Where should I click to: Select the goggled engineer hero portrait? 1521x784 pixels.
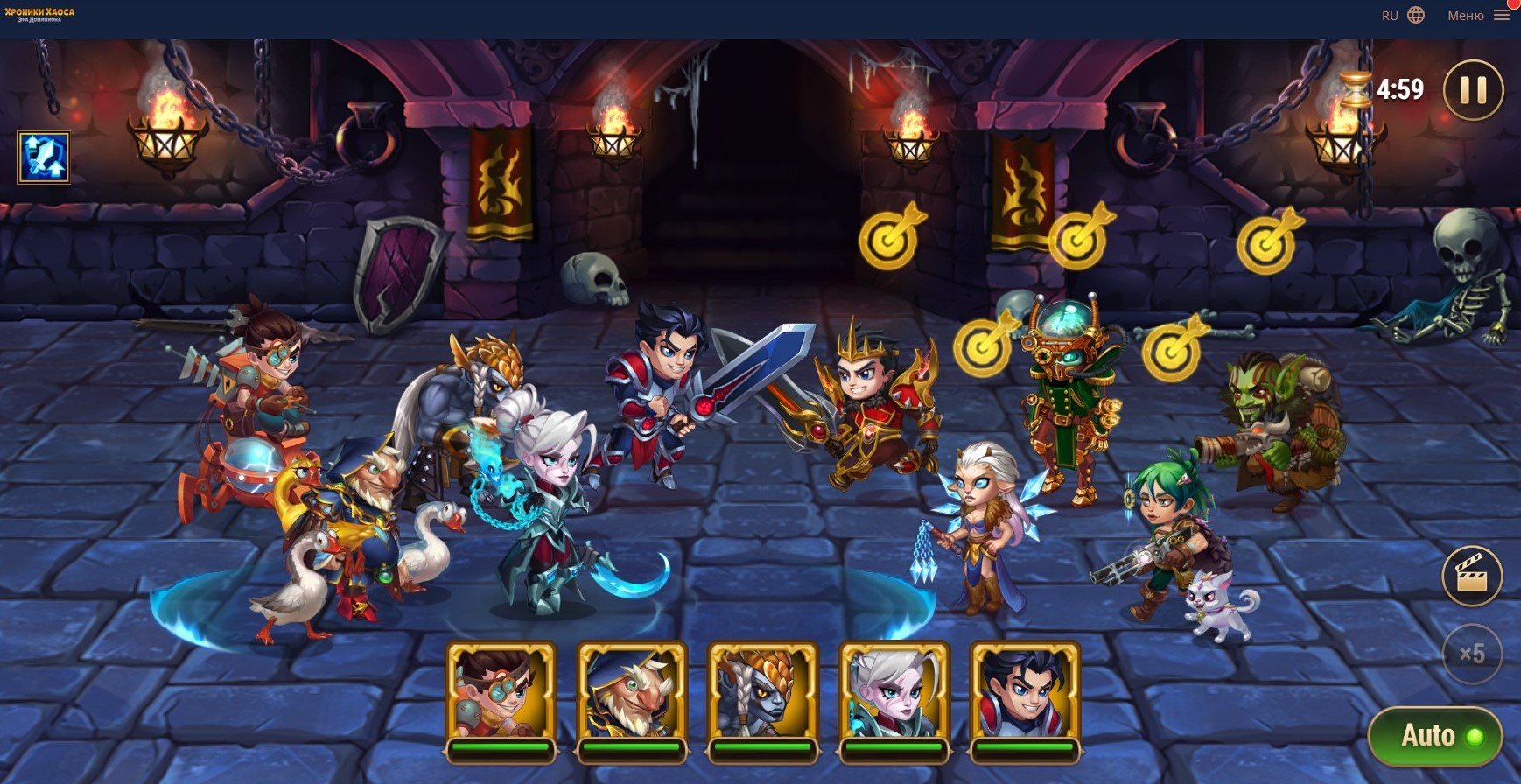[x=501, y=693]
